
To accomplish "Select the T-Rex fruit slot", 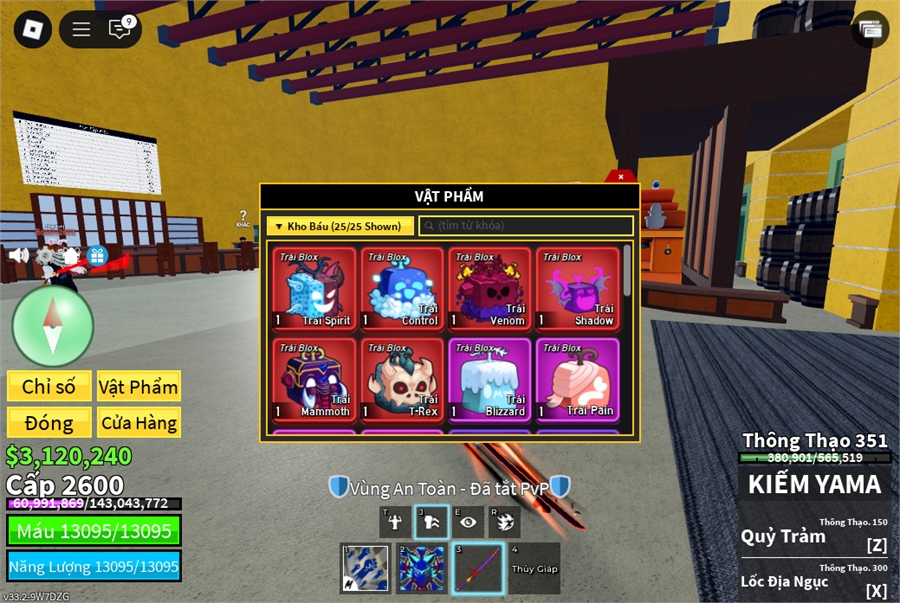I will point(402,380).
